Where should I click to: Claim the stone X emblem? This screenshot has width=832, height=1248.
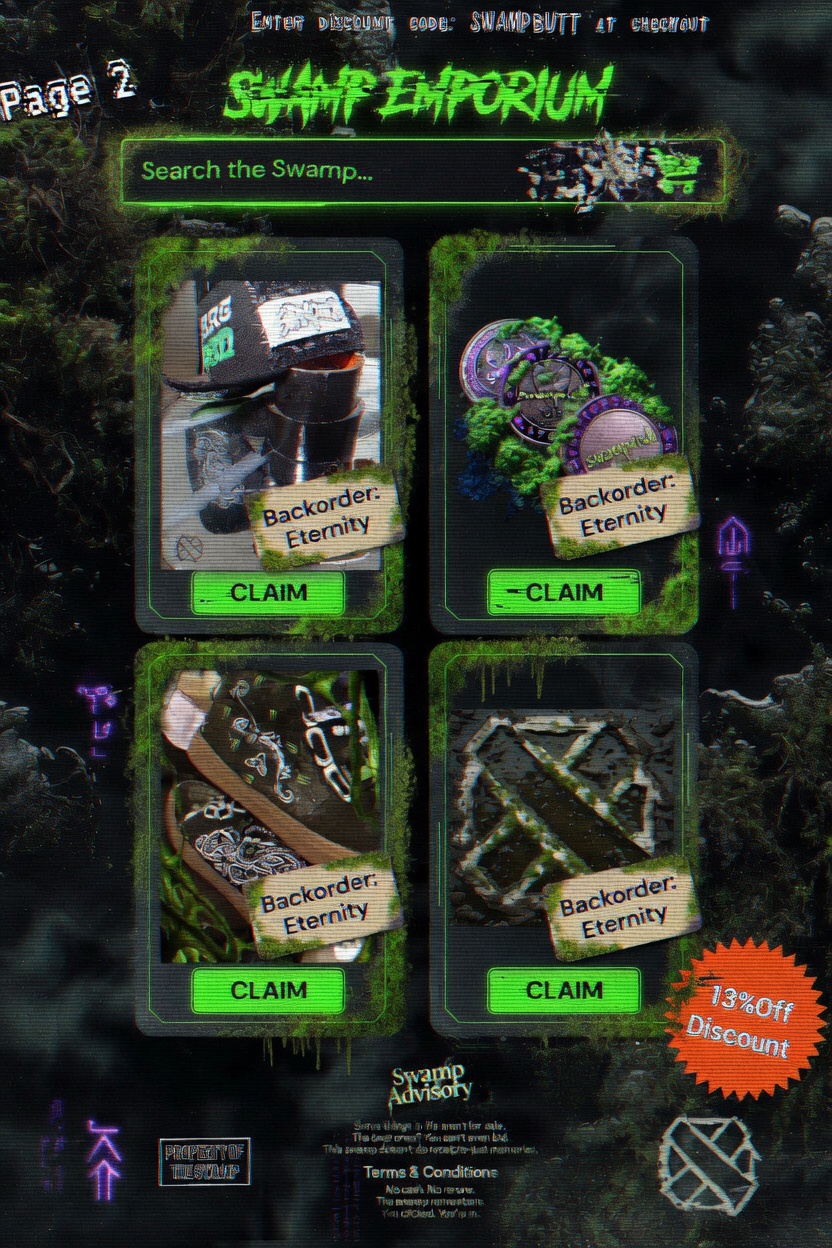pos(563,990)
